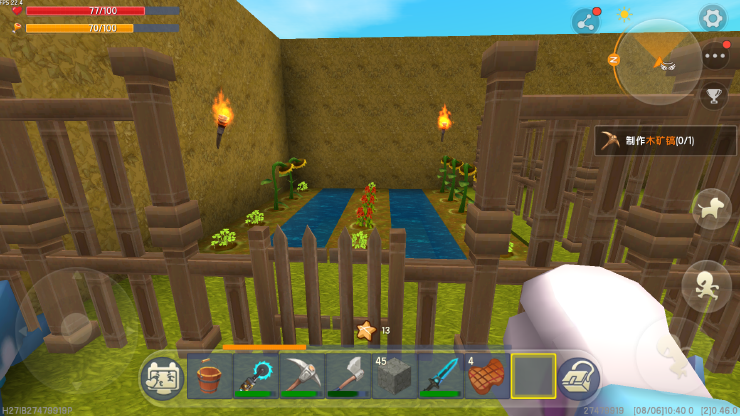The height and width of the screenshot is (416, 740).
Task: Open the three-dots more options menu
Action: 715,56
